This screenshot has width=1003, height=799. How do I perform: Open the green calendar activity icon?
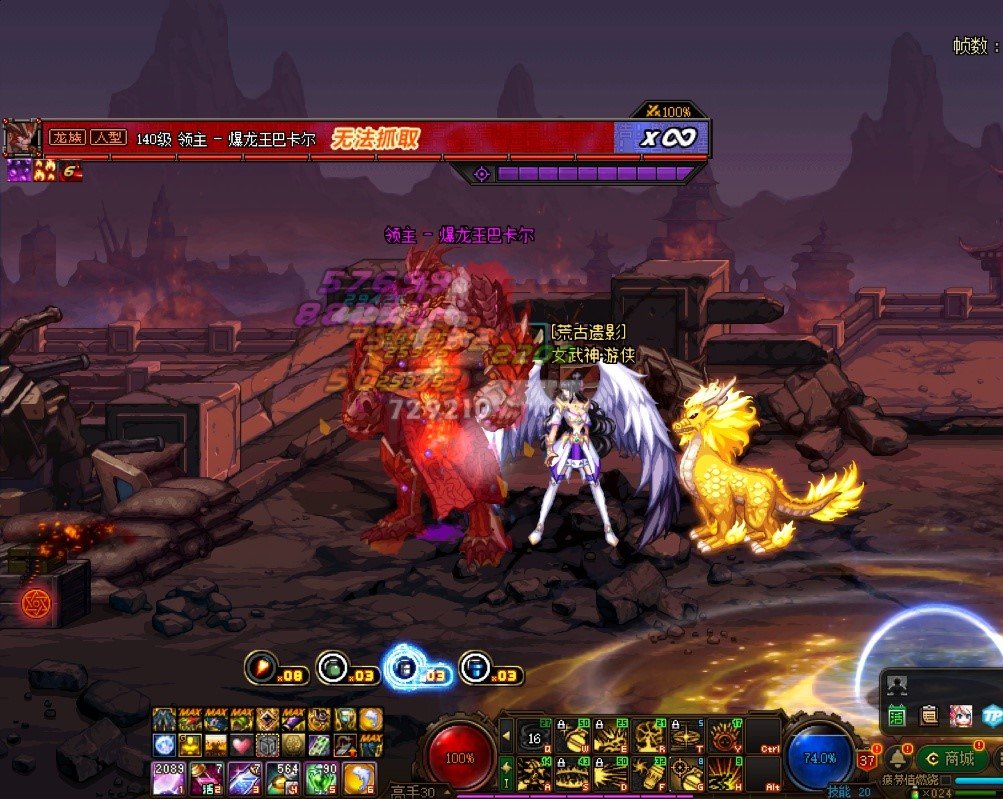(x=897, y=715)
